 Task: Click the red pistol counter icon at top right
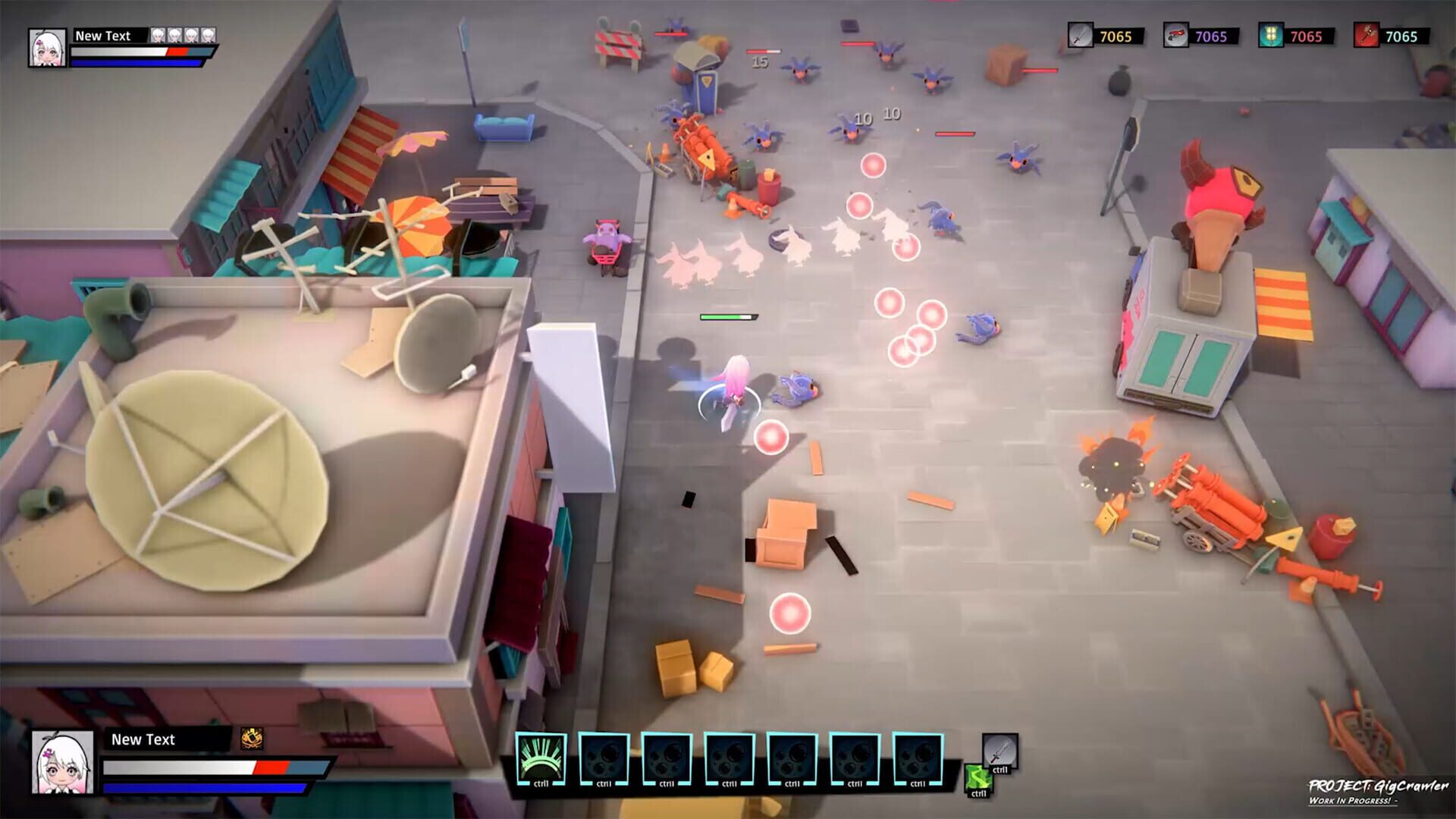1175,35
